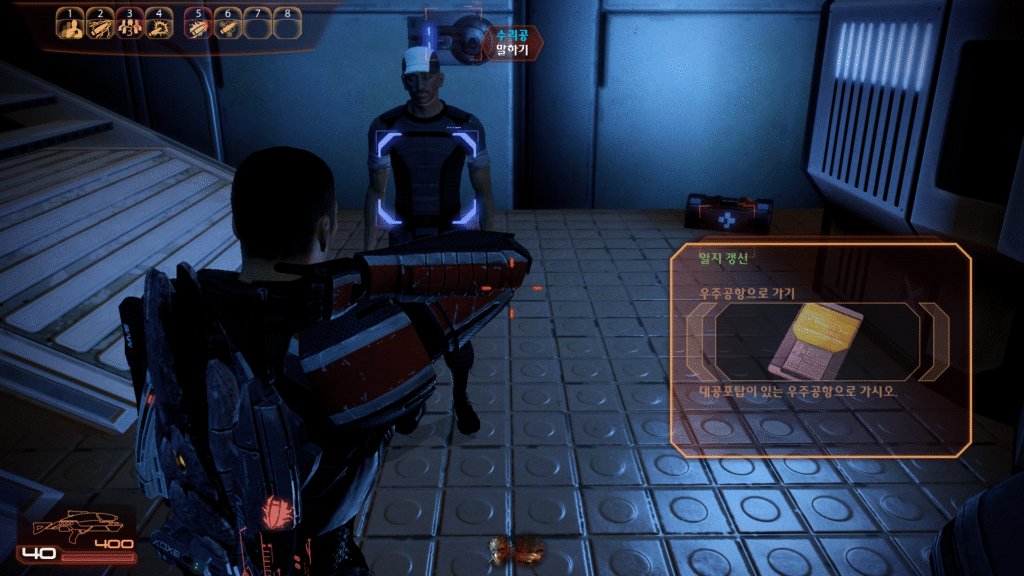Select the squad silhouette power in slot 1
The width and height of the screenshot is (1024, 576).
69,27
